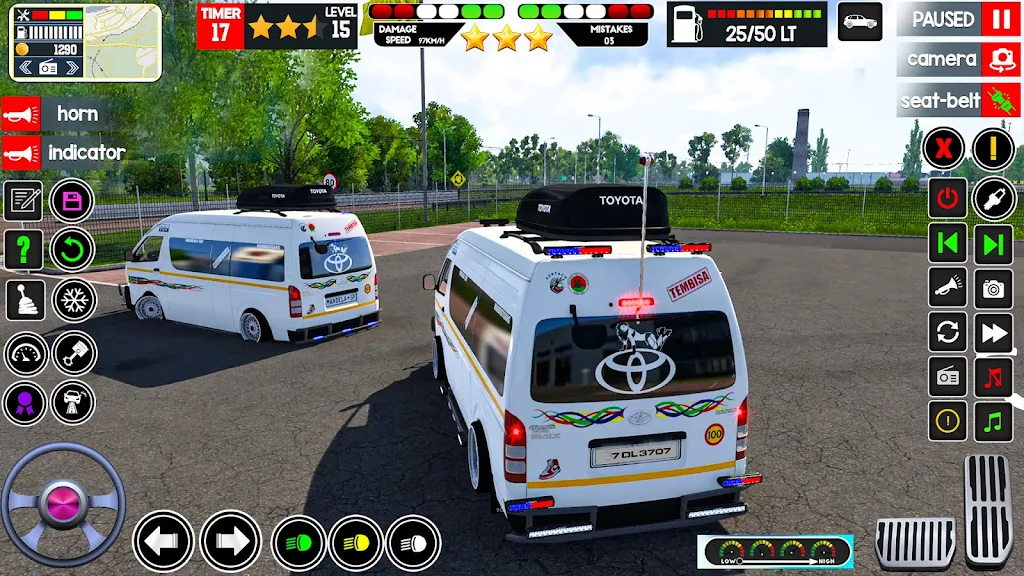
Task: Click the purple save disk icon
Action: (72, 200)
